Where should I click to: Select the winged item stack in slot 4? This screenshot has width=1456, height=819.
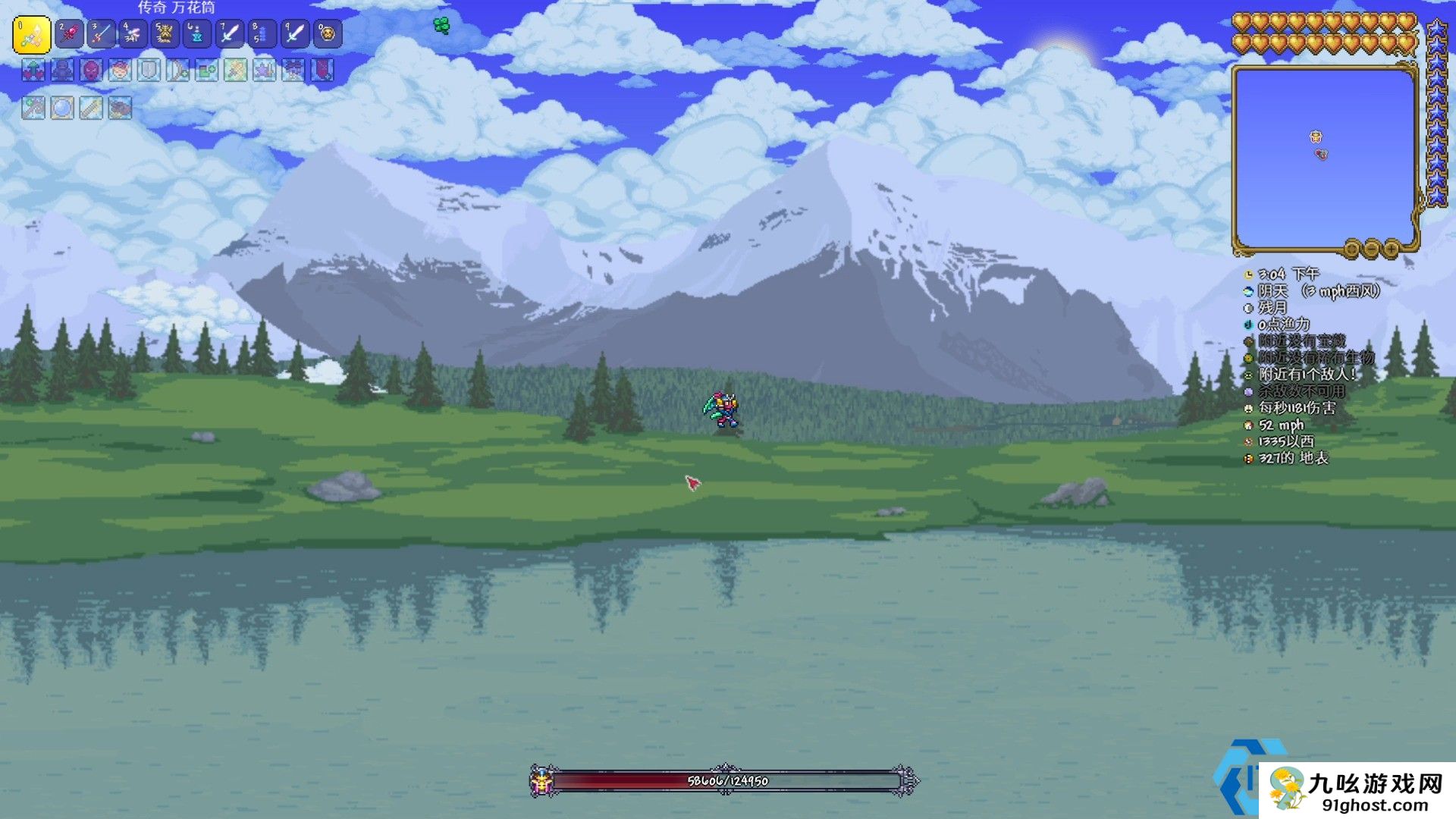(x=133, y=34)
